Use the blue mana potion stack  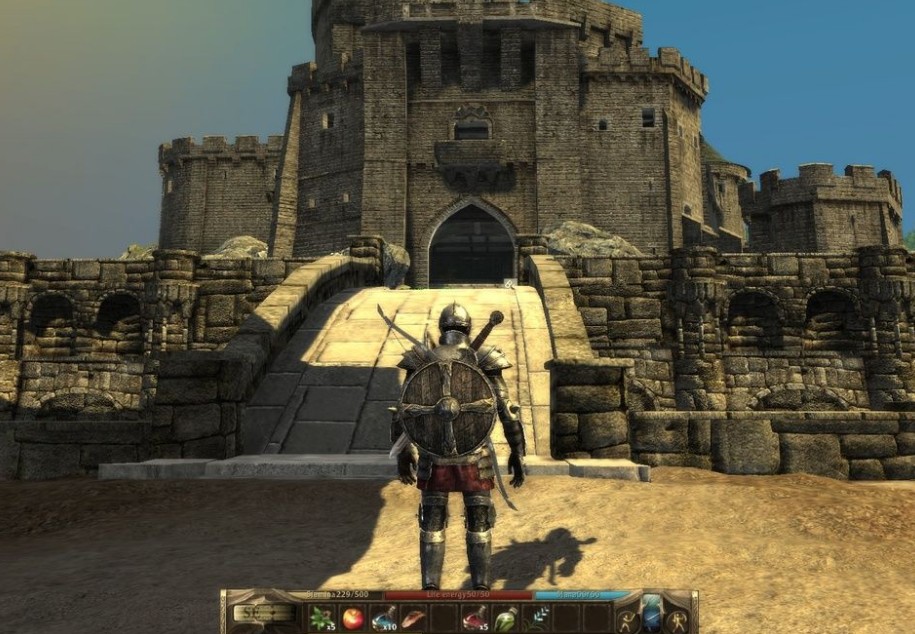384,618
